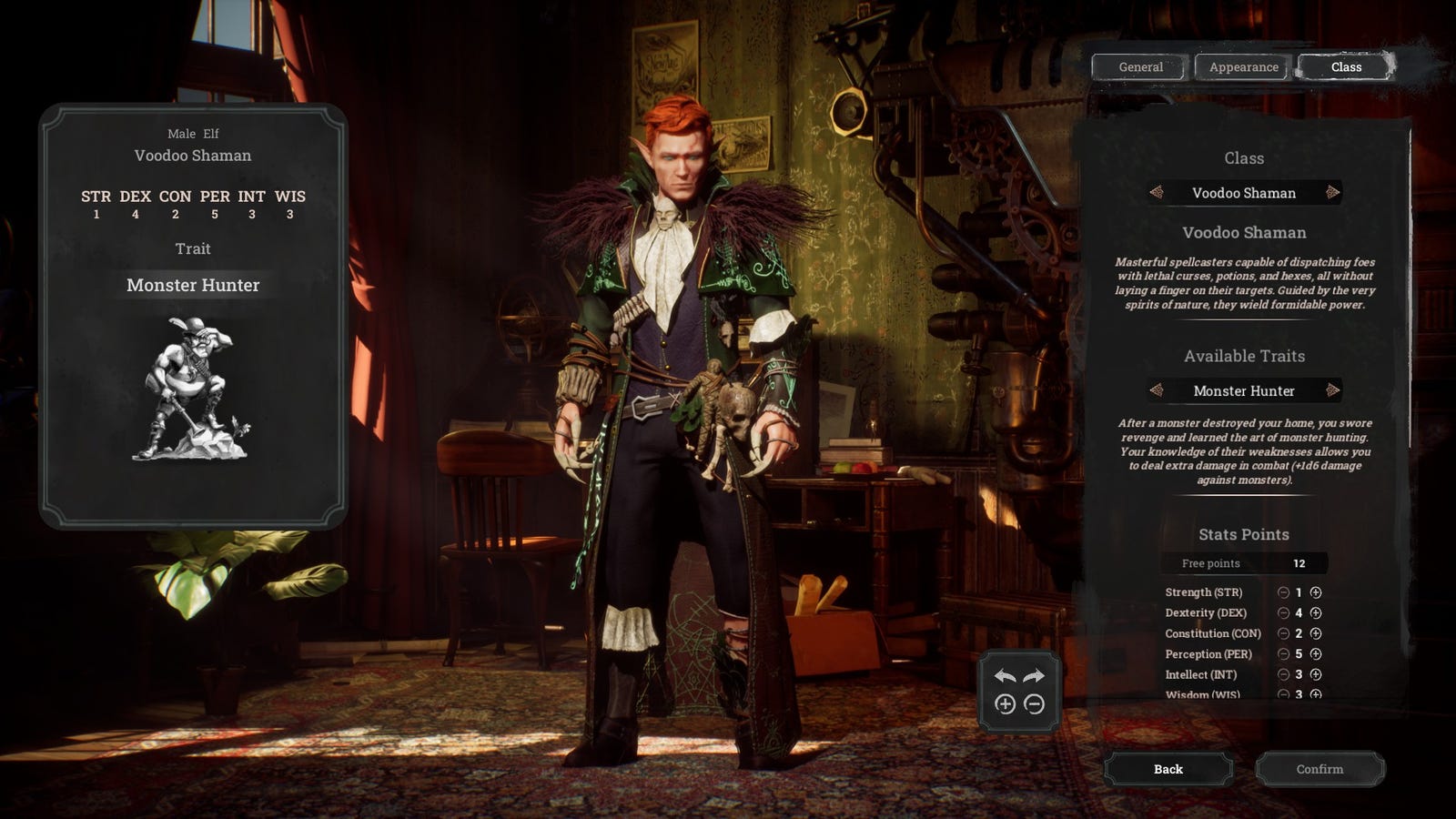The width and height of the screenshot is (1456, 819).
Task: Remove a point from Dexterity (DEX)
Action: tap(1283, 613)
